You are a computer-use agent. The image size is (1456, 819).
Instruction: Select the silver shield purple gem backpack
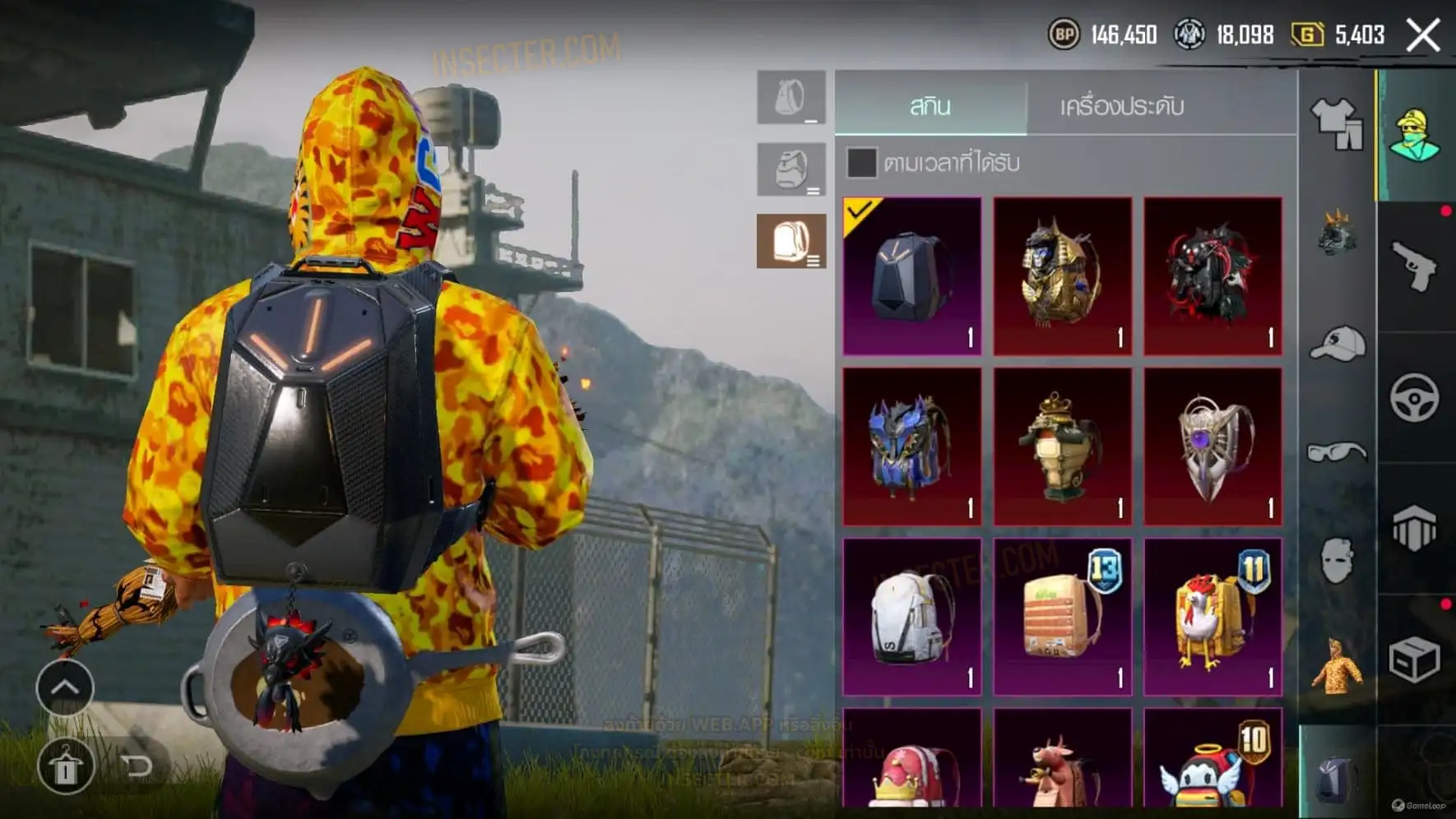pyautogui.click(x=1213, y=447)
